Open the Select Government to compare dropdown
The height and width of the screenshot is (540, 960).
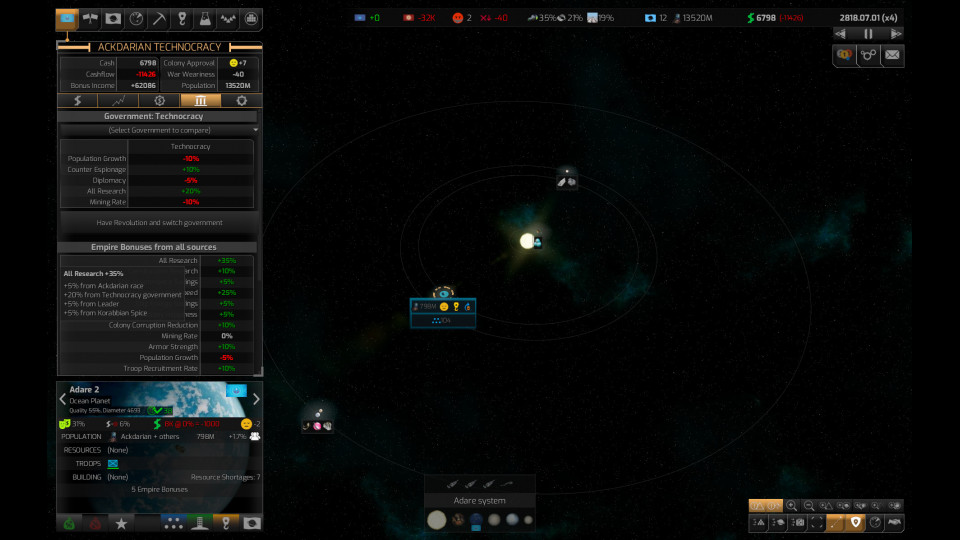pos(160,130)
